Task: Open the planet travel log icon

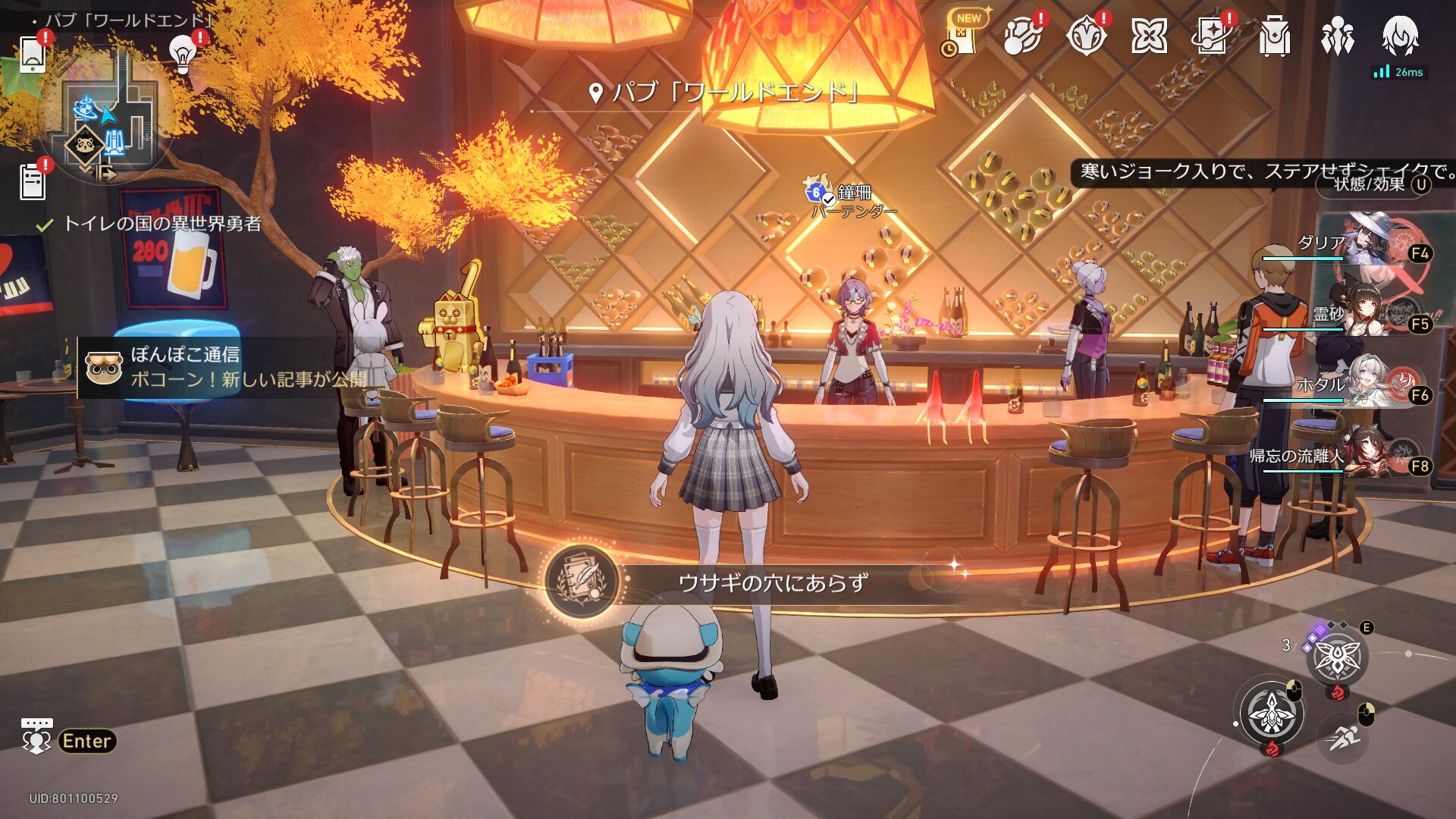Action: pos(1022,36)
